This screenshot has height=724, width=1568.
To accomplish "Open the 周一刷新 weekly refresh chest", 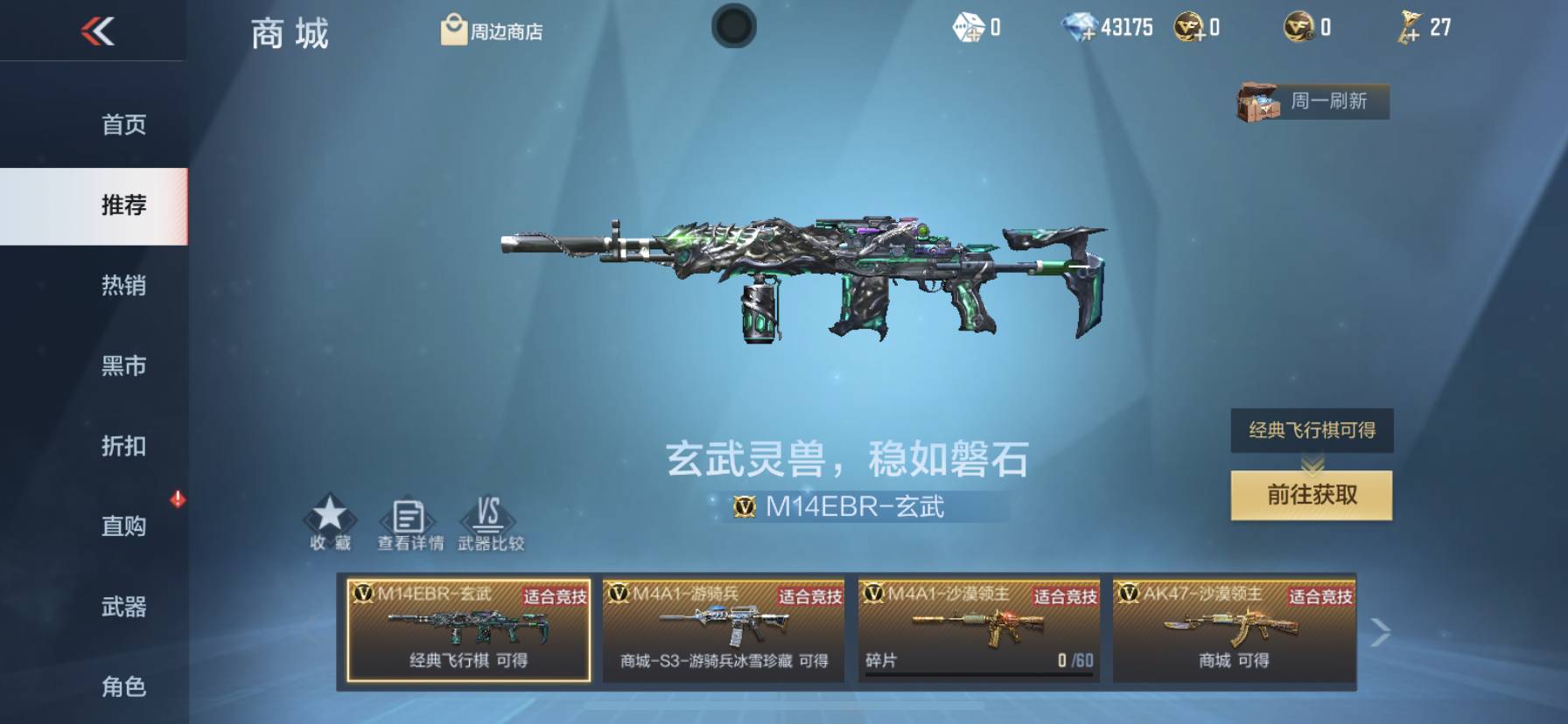I will coord(1310,101).
